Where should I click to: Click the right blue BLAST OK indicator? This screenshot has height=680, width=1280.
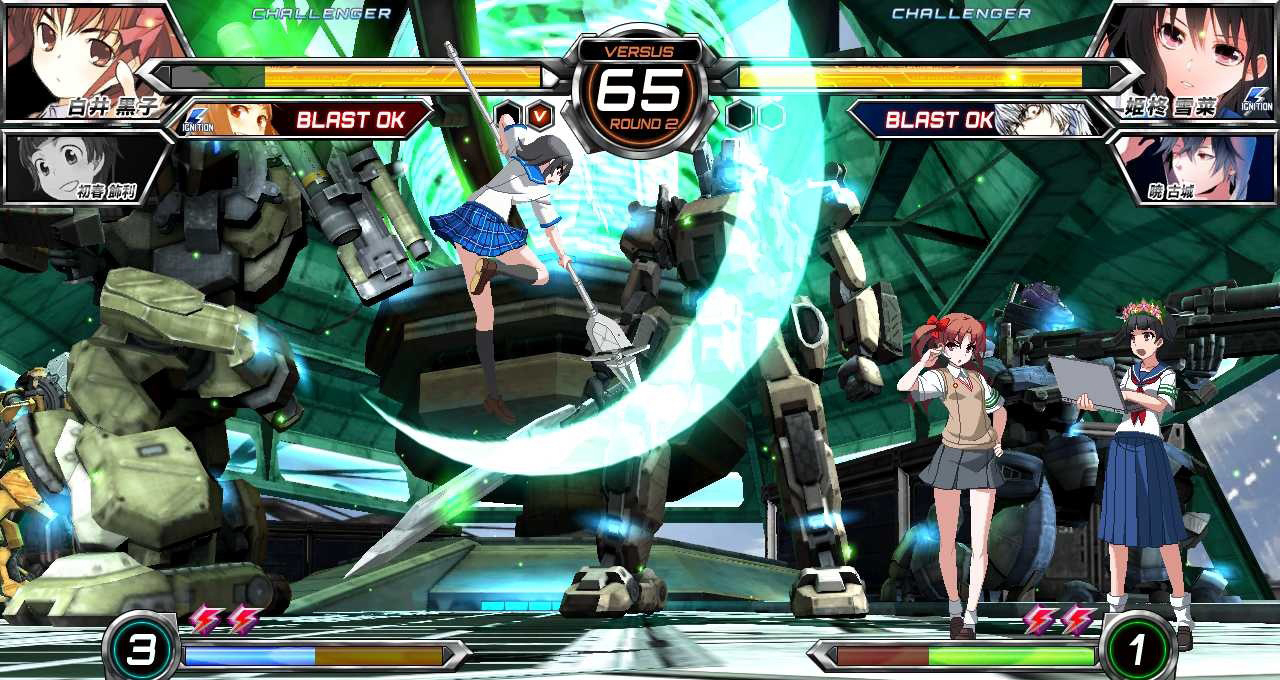[x=938, y=121]
